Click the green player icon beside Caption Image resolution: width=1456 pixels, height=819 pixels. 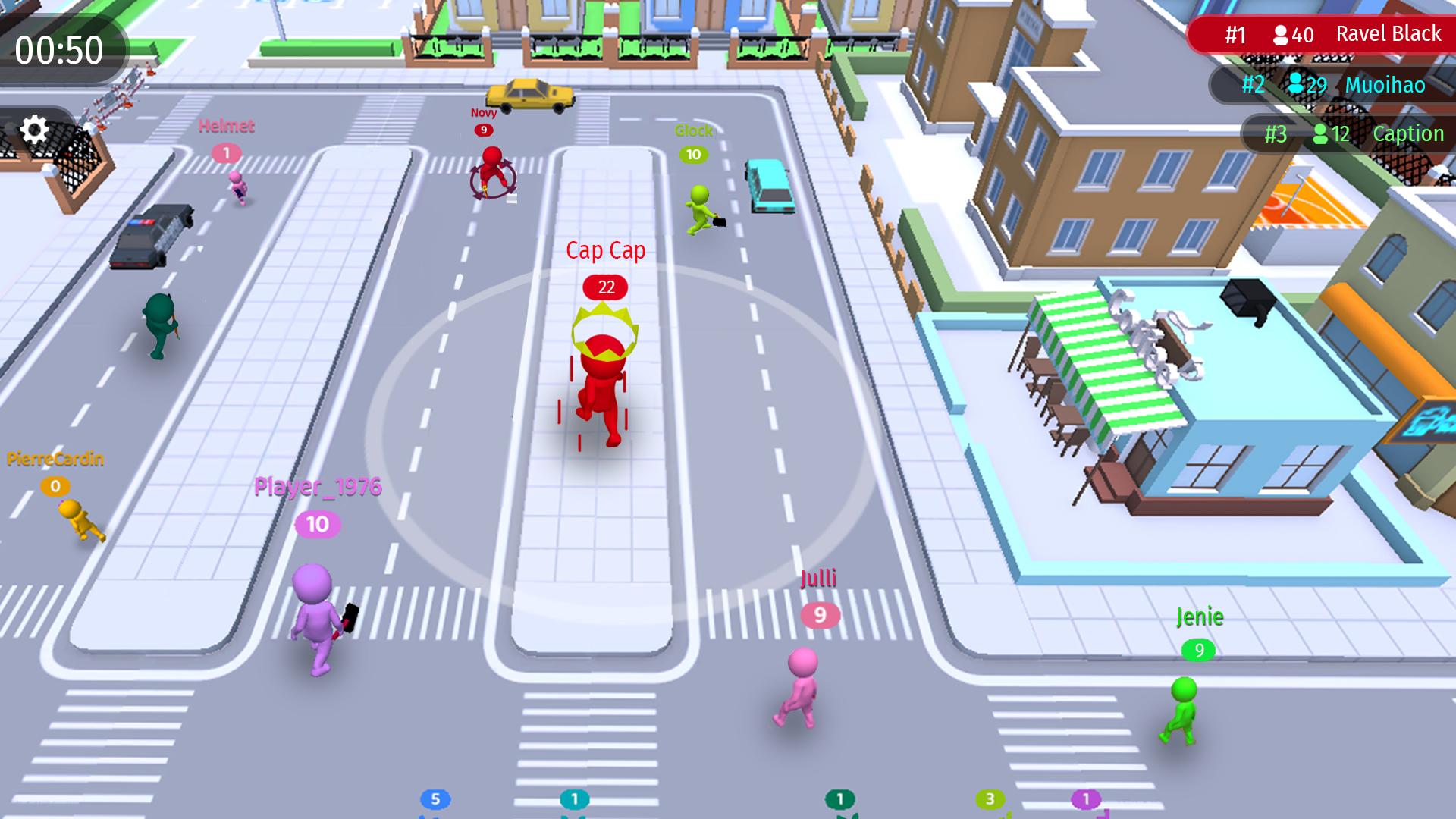click(1319, 134)
